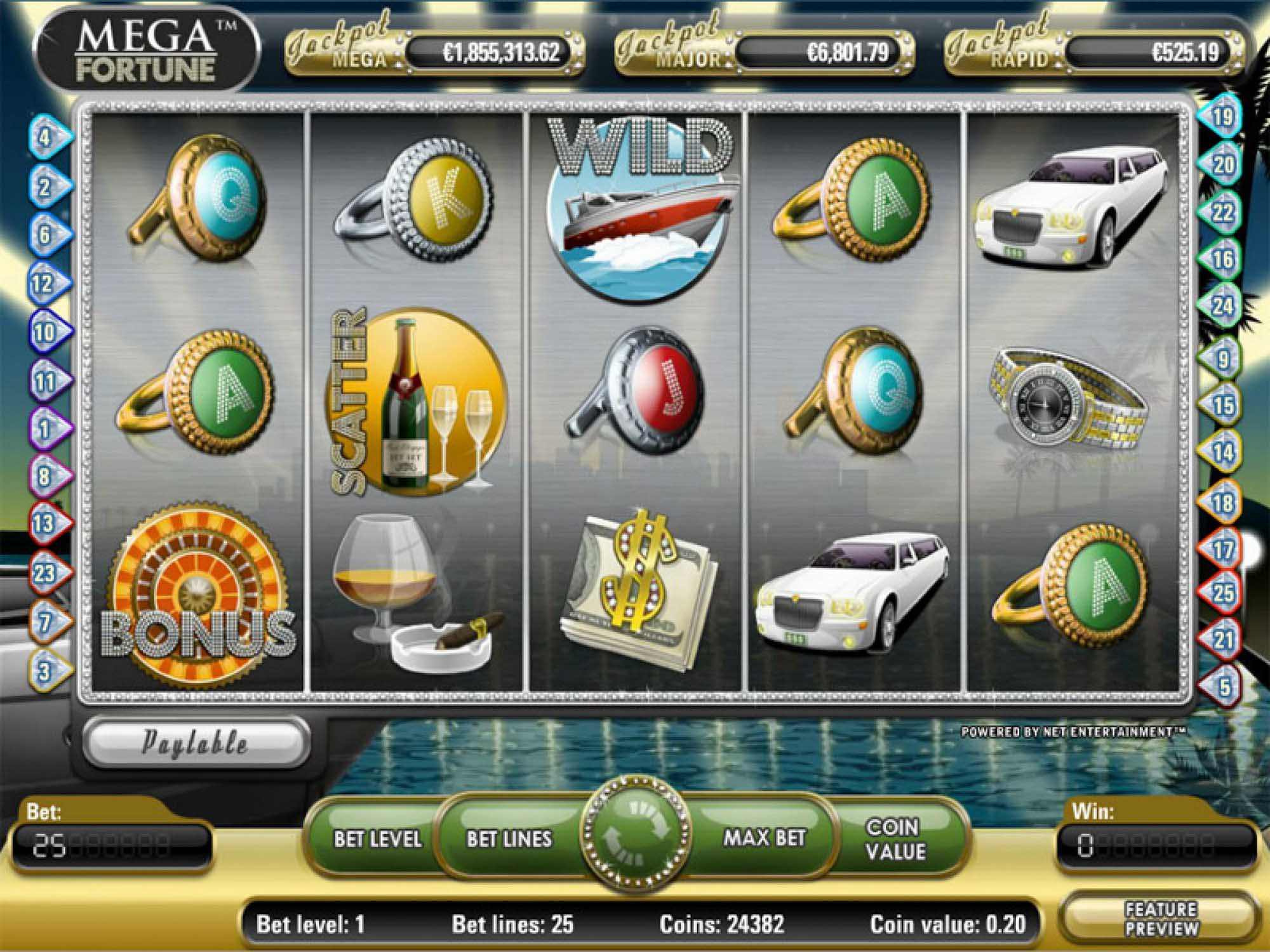The width and height of the screenshot is (1270, 952).
Task: Select payline 24 marker
Action: [1222, 307]
